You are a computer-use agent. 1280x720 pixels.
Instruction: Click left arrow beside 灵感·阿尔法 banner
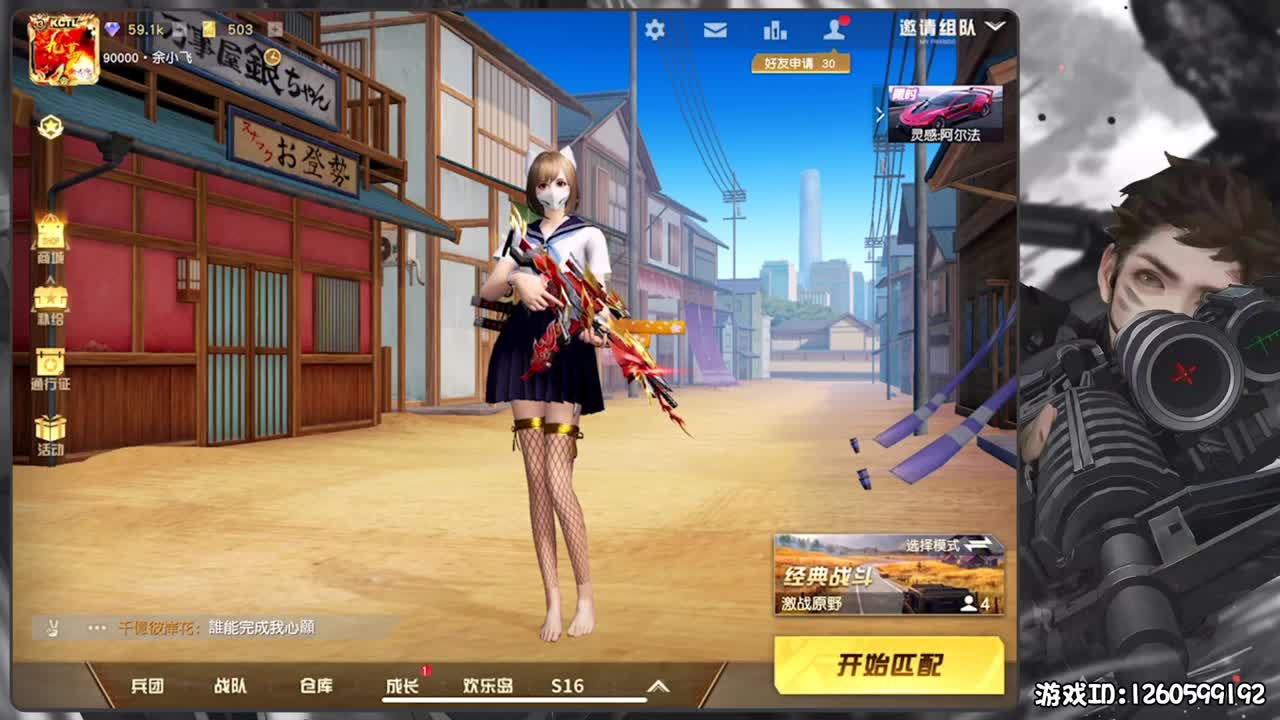[x=880, y=113]
